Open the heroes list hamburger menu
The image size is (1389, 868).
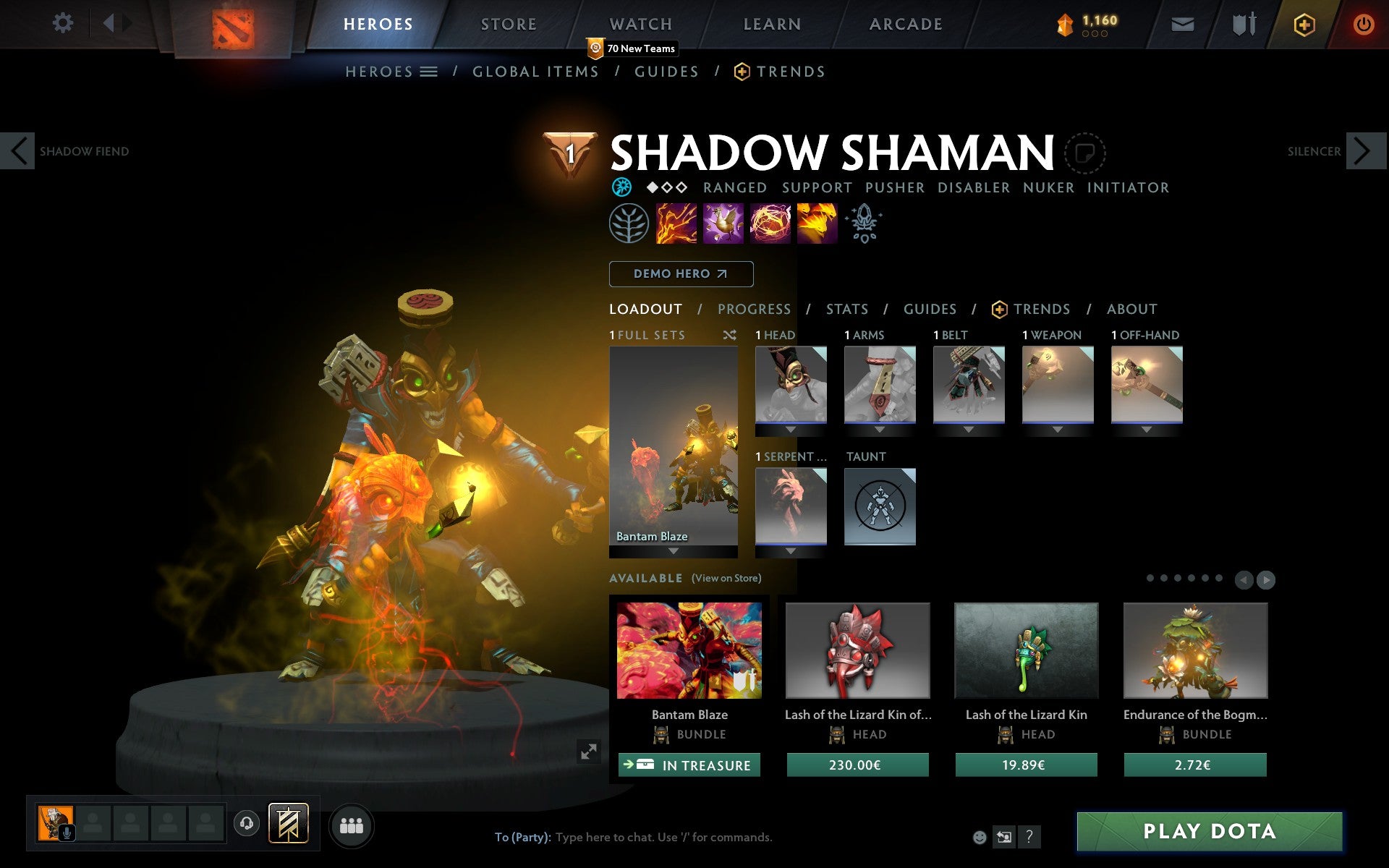429,72
